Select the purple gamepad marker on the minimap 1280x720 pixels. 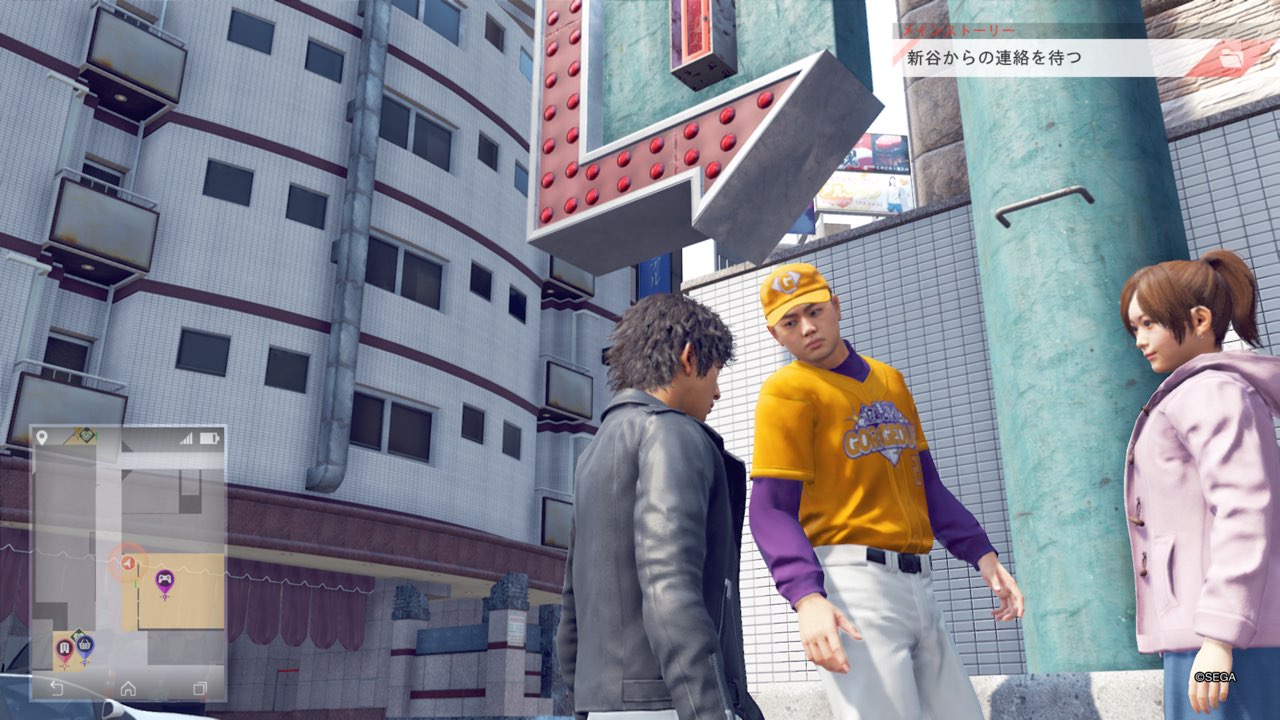tap(164, 580)
